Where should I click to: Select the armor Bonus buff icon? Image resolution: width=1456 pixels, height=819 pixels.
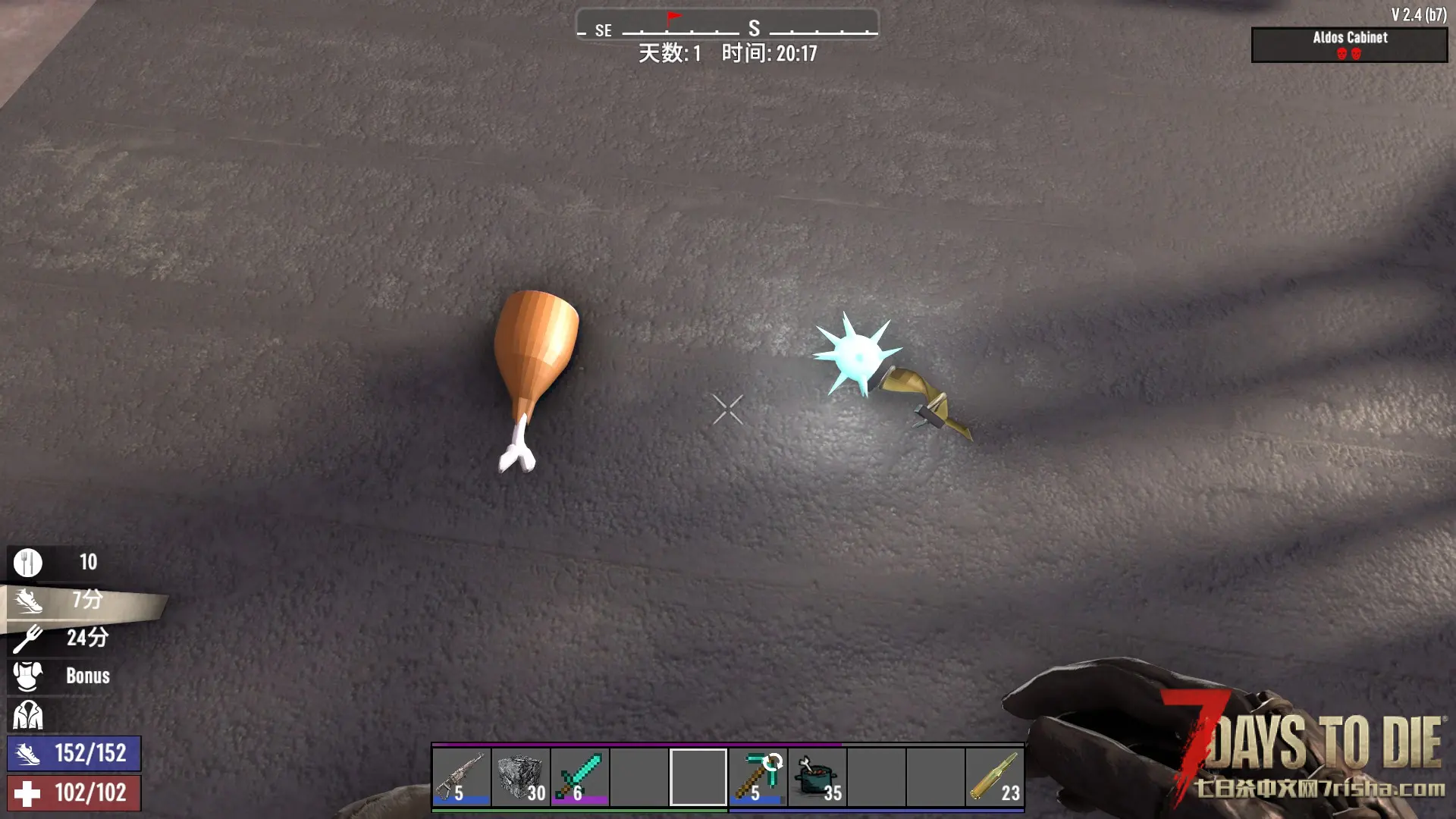pos(28,676)
